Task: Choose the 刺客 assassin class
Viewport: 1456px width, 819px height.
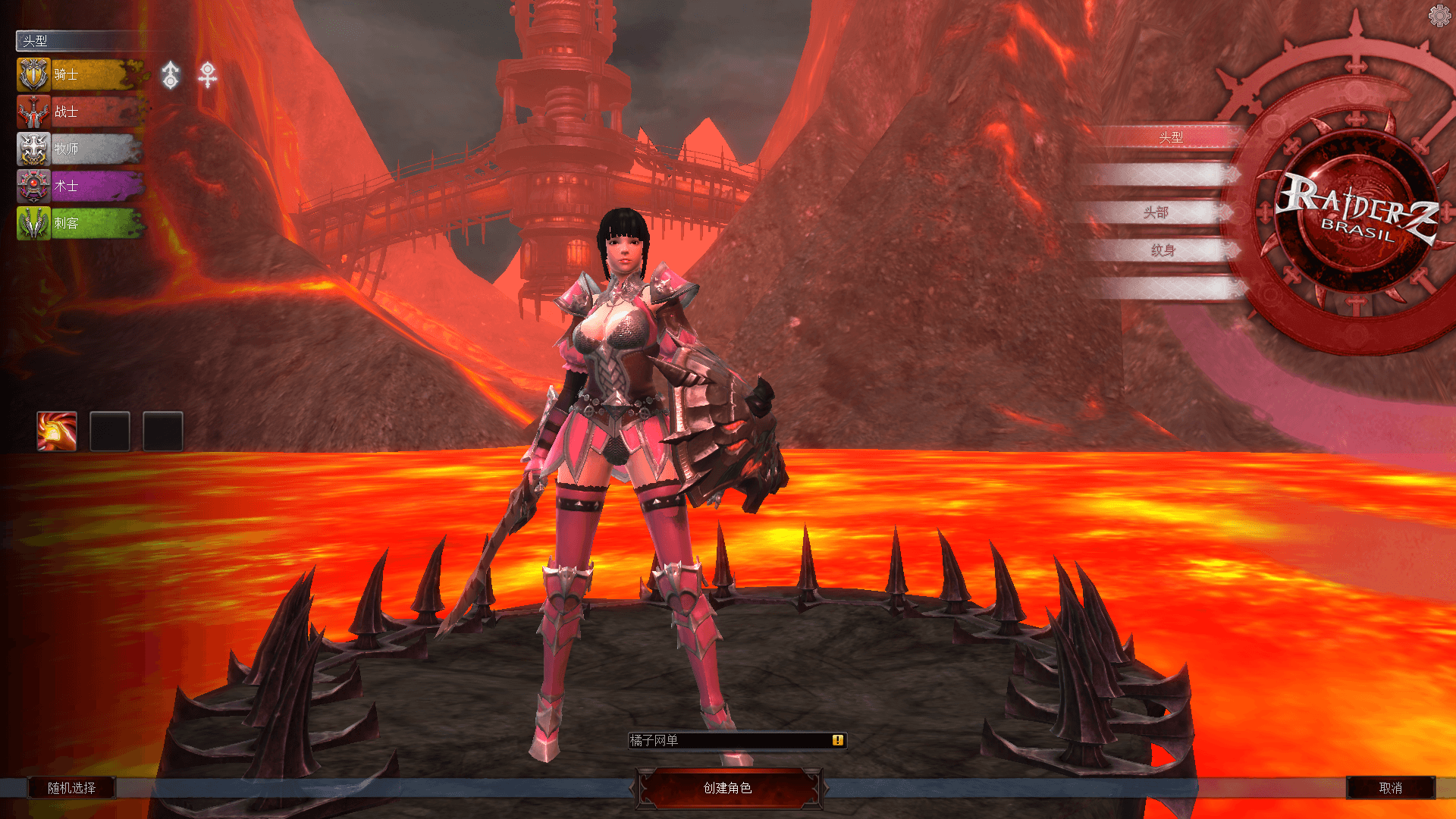Action: click(80, 223)
